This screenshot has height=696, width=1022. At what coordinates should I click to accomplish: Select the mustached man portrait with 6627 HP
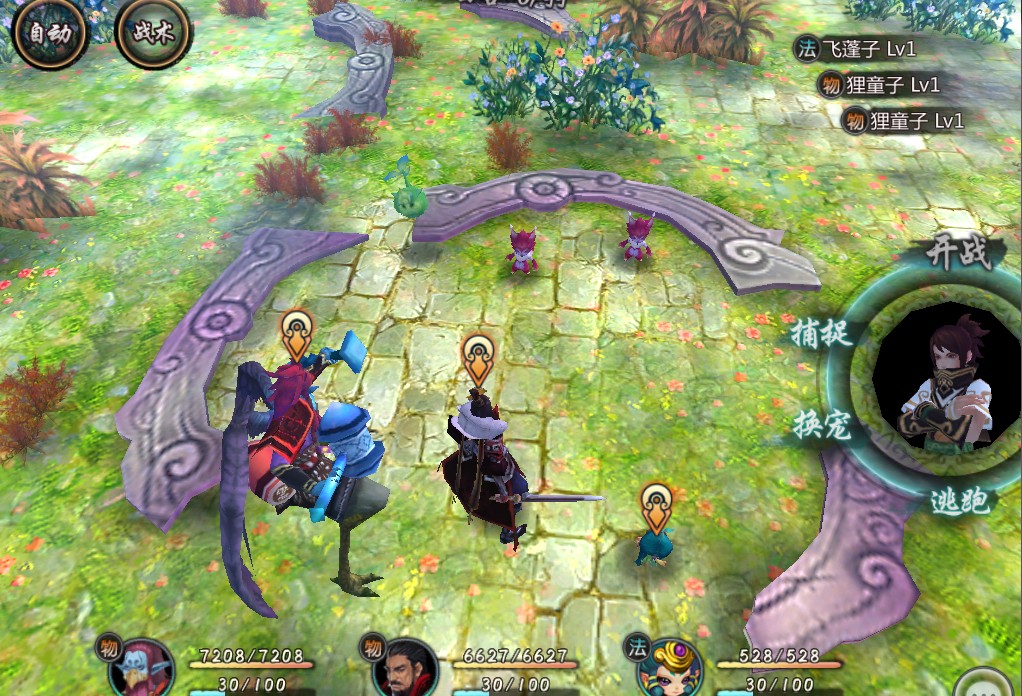point(405,669)
